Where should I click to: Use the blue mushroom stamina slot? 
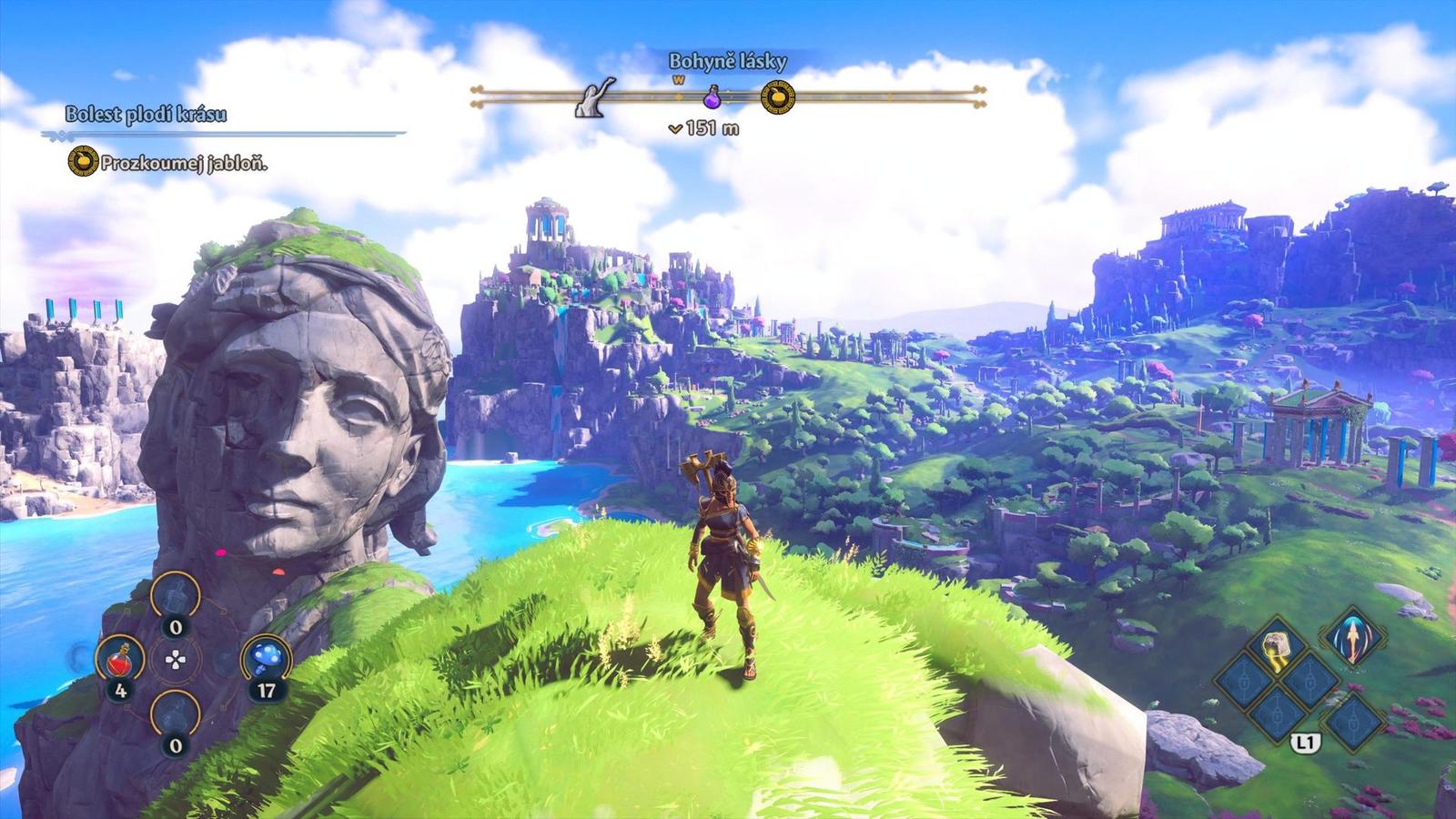tap(266, 657)
